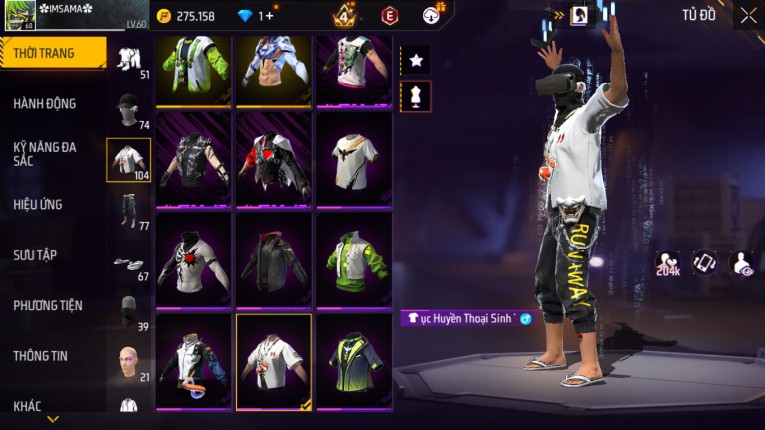The image size is (765, 430).
Task: Open the Thời Trang category
Action: click(x=52, y=53)
